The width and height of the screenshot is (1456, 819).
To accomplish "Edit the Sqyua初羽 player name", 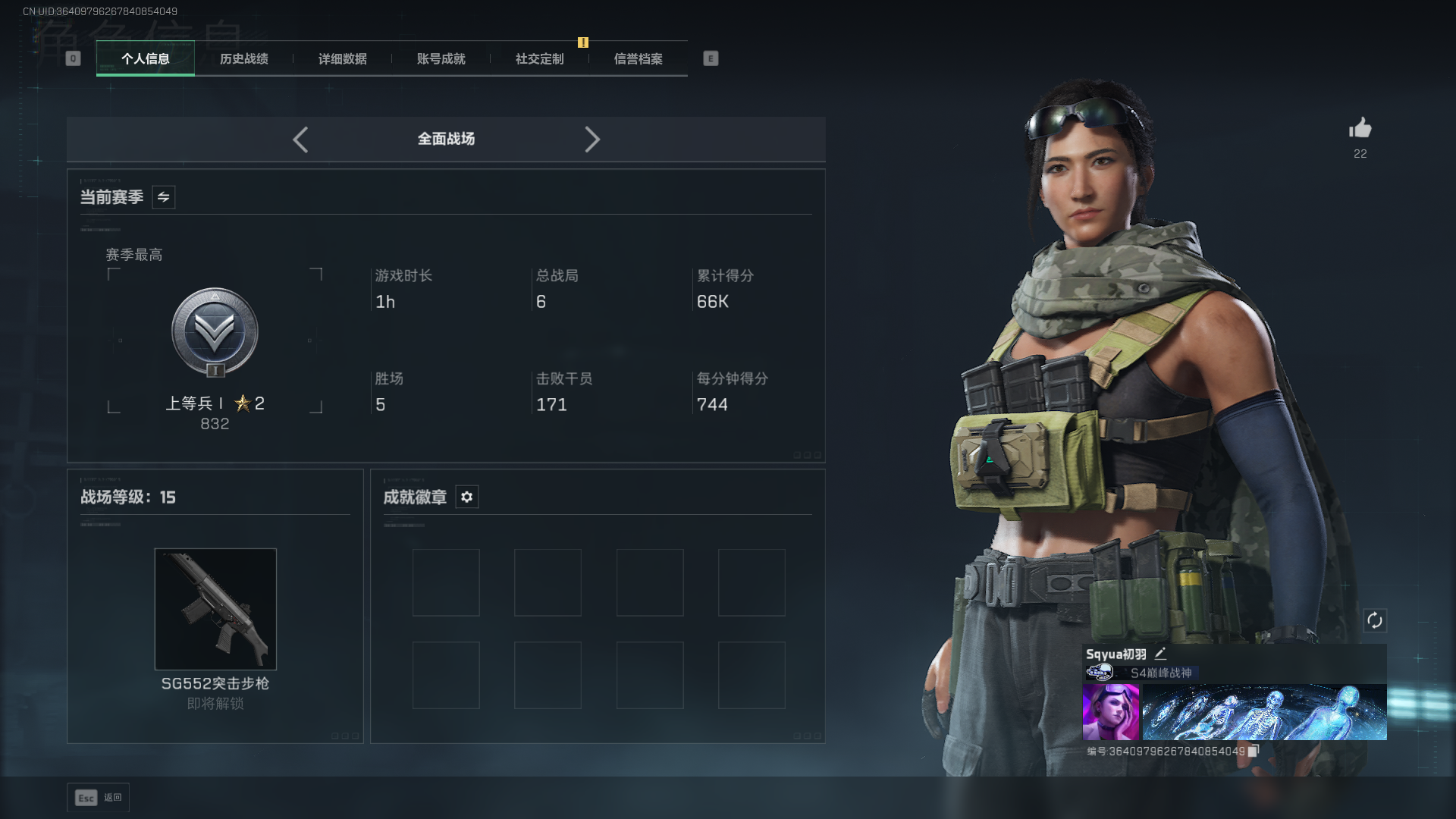I will [x=1160, y=654].
